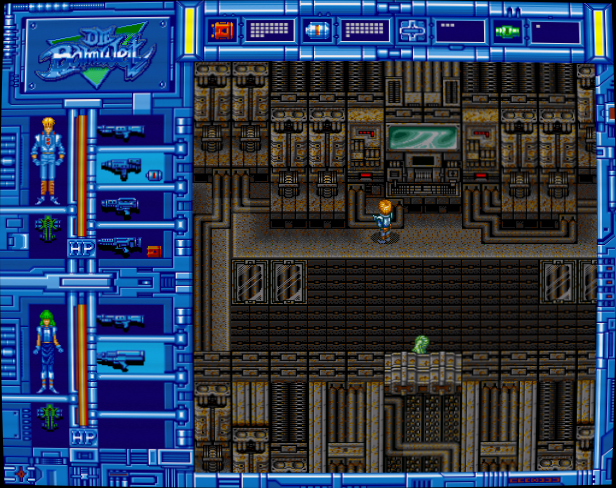The width and height of the screenshot is (616, 488).
Task: Equip the blonde hero's gun beside the red ammo box
Action: tap(120, 243)
